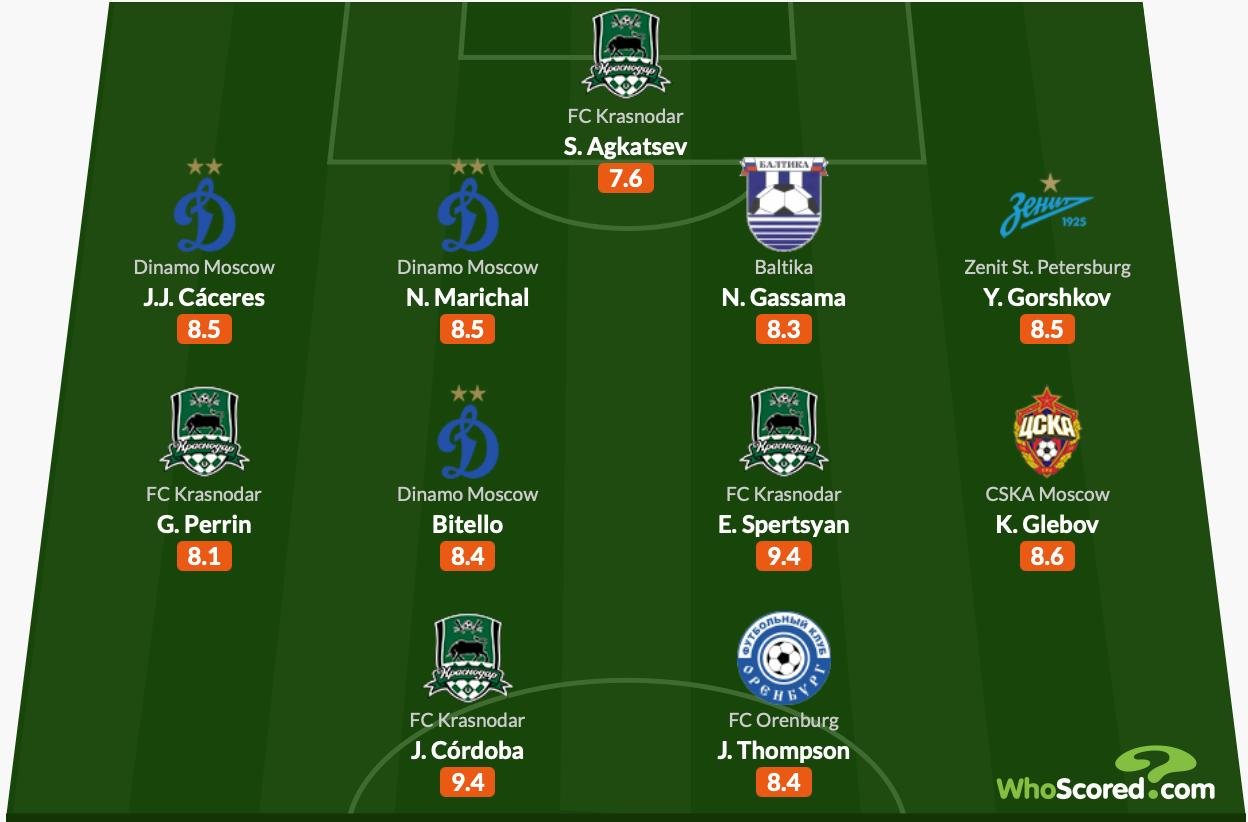Image resolution: width=1248 pixels, height=822 pixels.
Task: Open the WhoScored.com logo
Action: (1106, 775)
